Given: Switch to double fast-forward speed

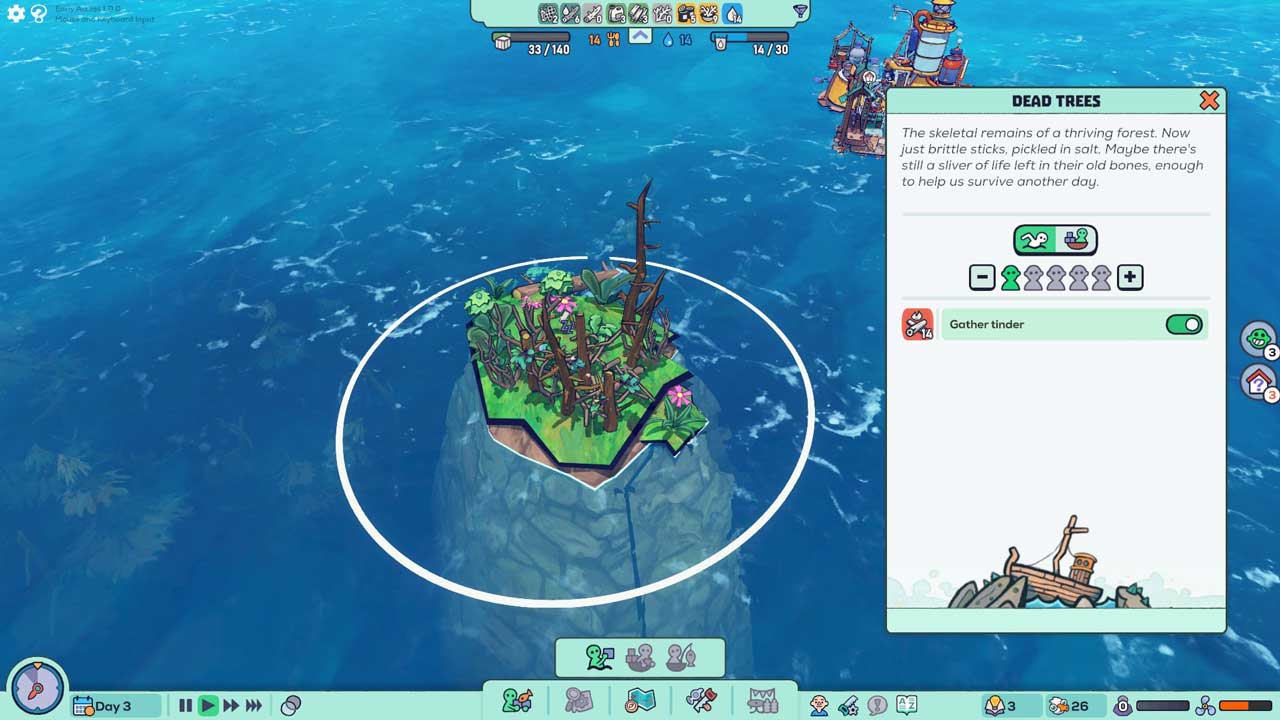Looking at the screenshot, I should (231, 706).
